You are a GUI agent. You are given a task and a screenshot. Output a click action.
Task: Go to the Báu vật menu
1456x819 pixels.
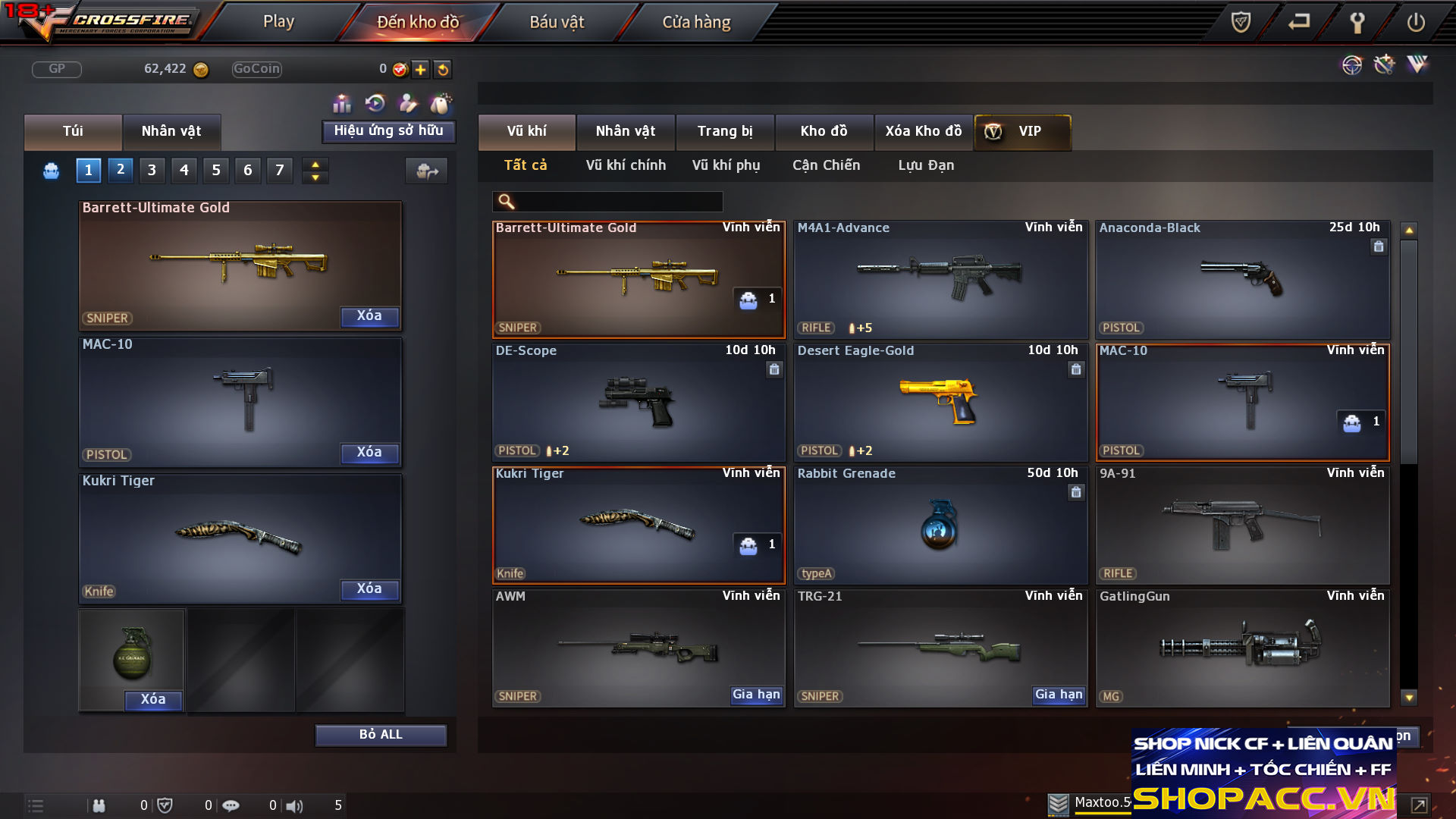click(x=557, y=22)
